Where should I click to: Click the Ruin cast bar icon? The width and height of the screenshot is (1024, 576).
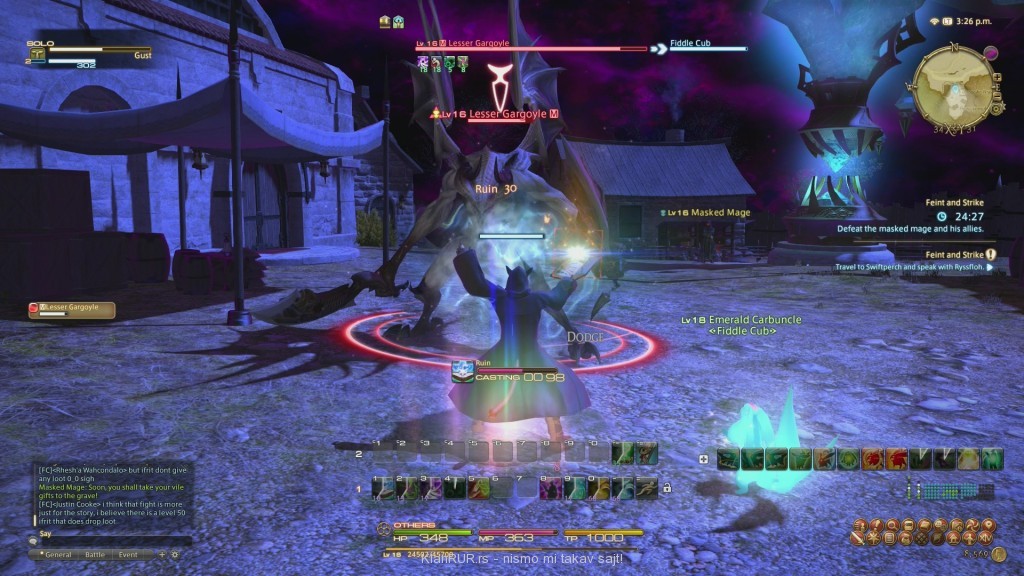point(461,369)
